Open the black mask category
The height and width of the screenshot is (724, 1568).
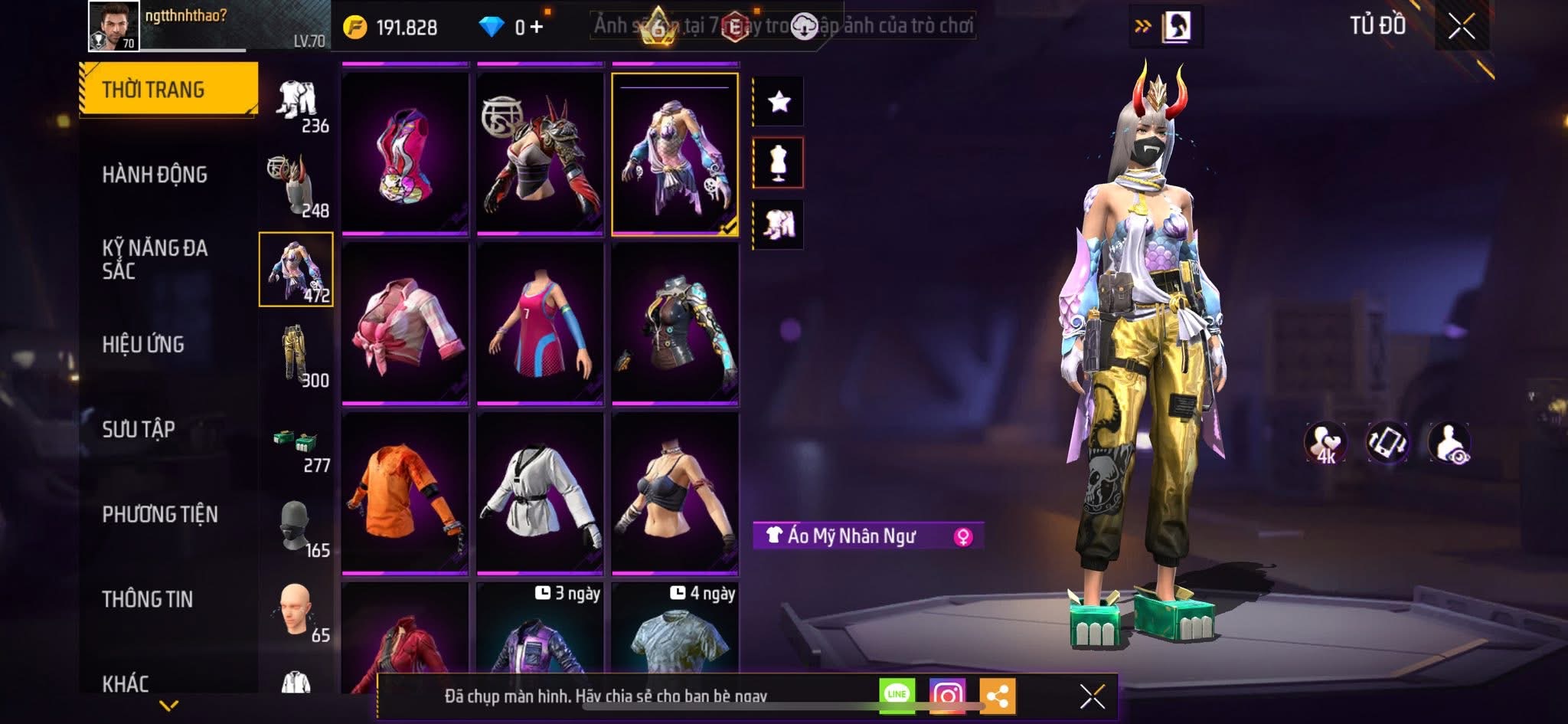point(296,526)
